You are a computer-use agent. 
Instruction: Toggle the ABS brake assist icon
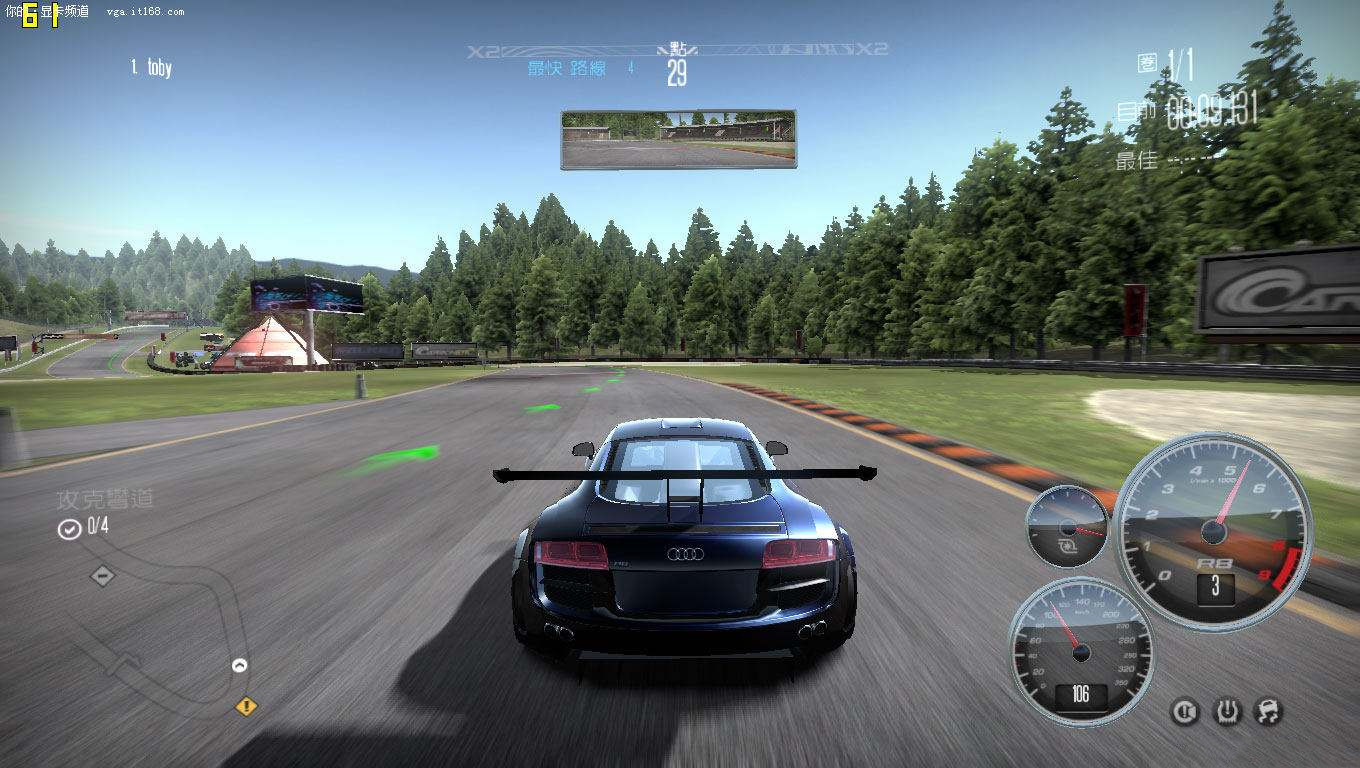[x=1185, y=711]
